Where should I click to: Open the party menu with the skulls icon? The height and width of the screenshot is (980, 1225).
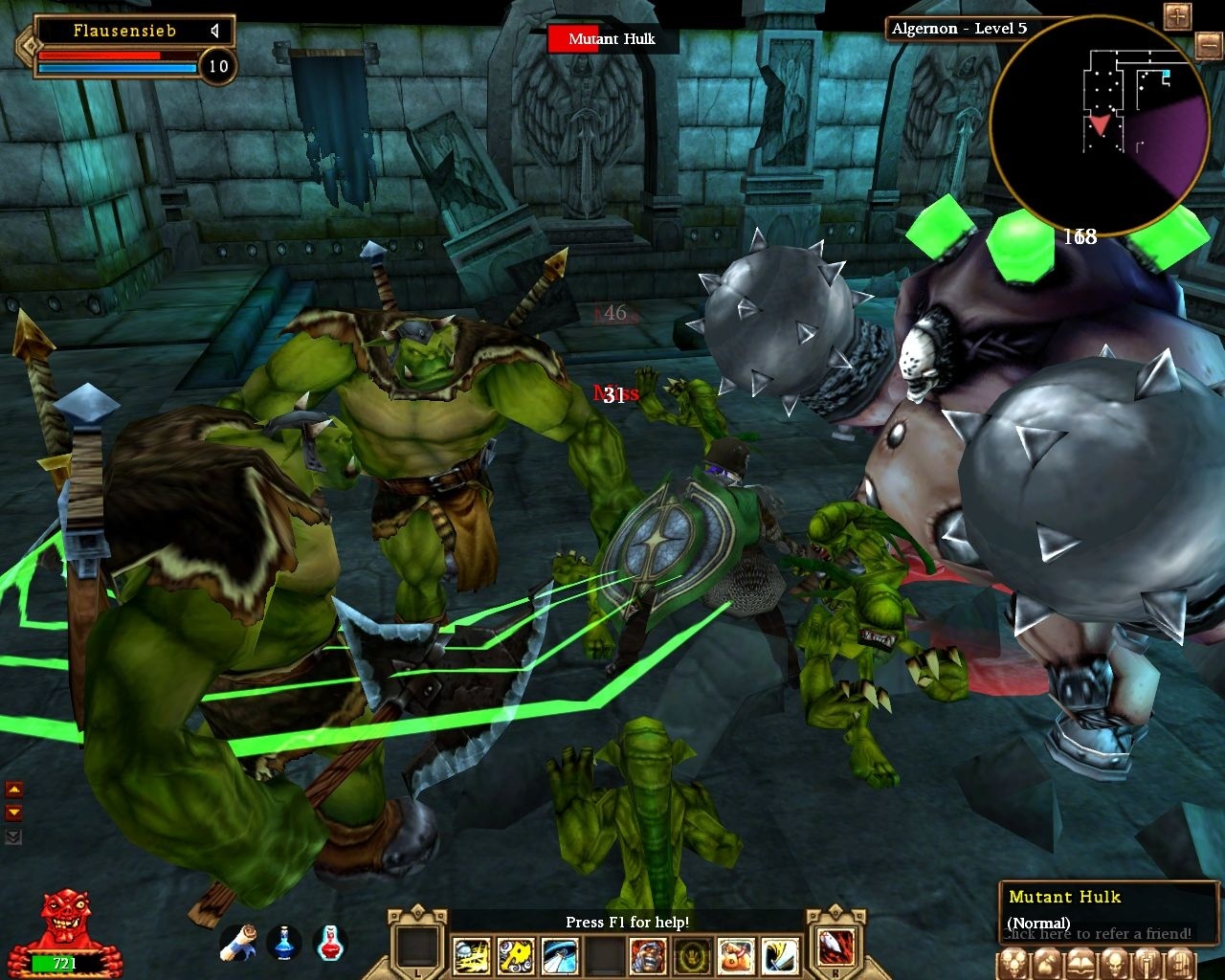pos(1013,964)
